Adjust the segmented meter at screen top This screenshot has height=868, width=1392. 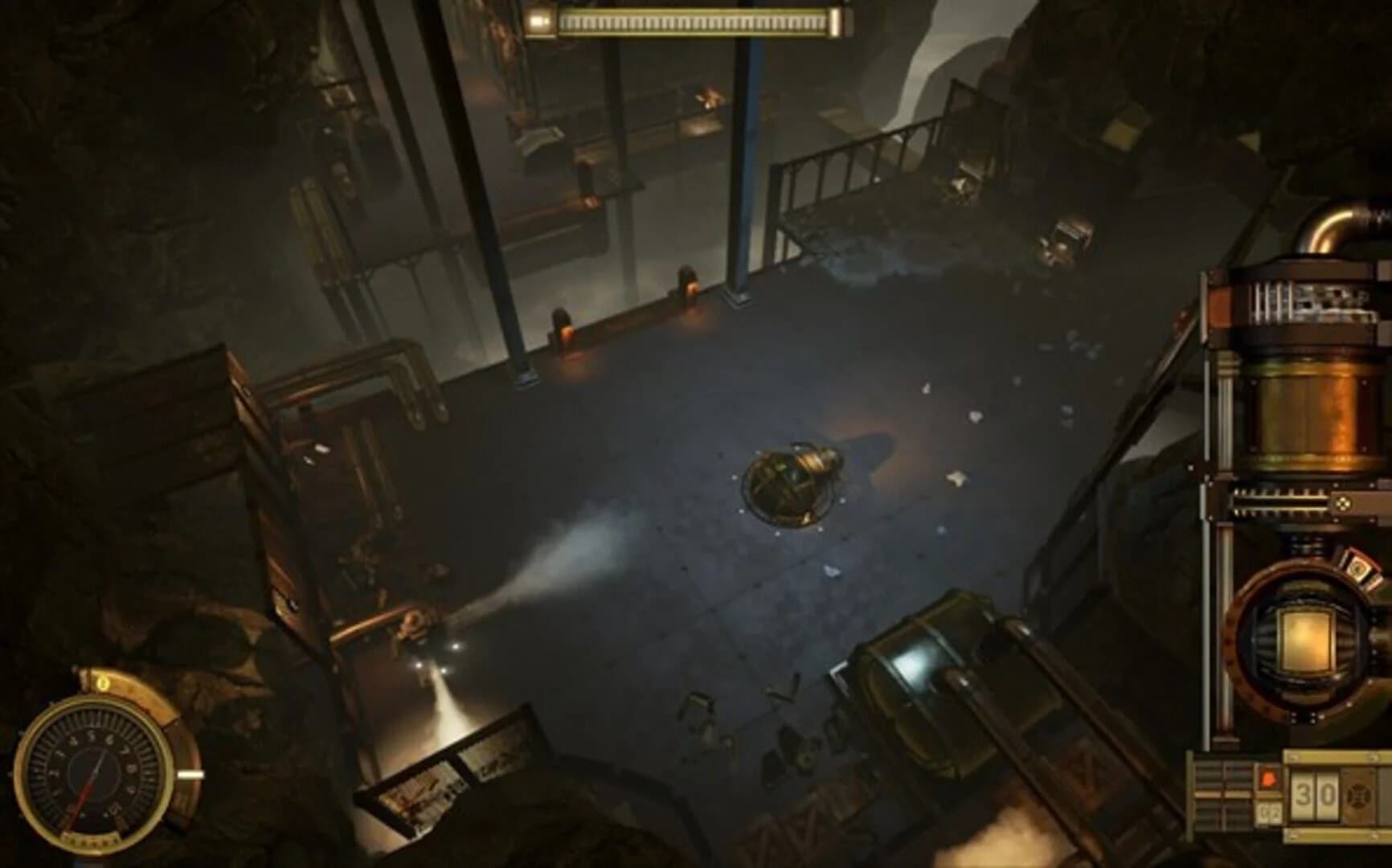pos(699,20)
